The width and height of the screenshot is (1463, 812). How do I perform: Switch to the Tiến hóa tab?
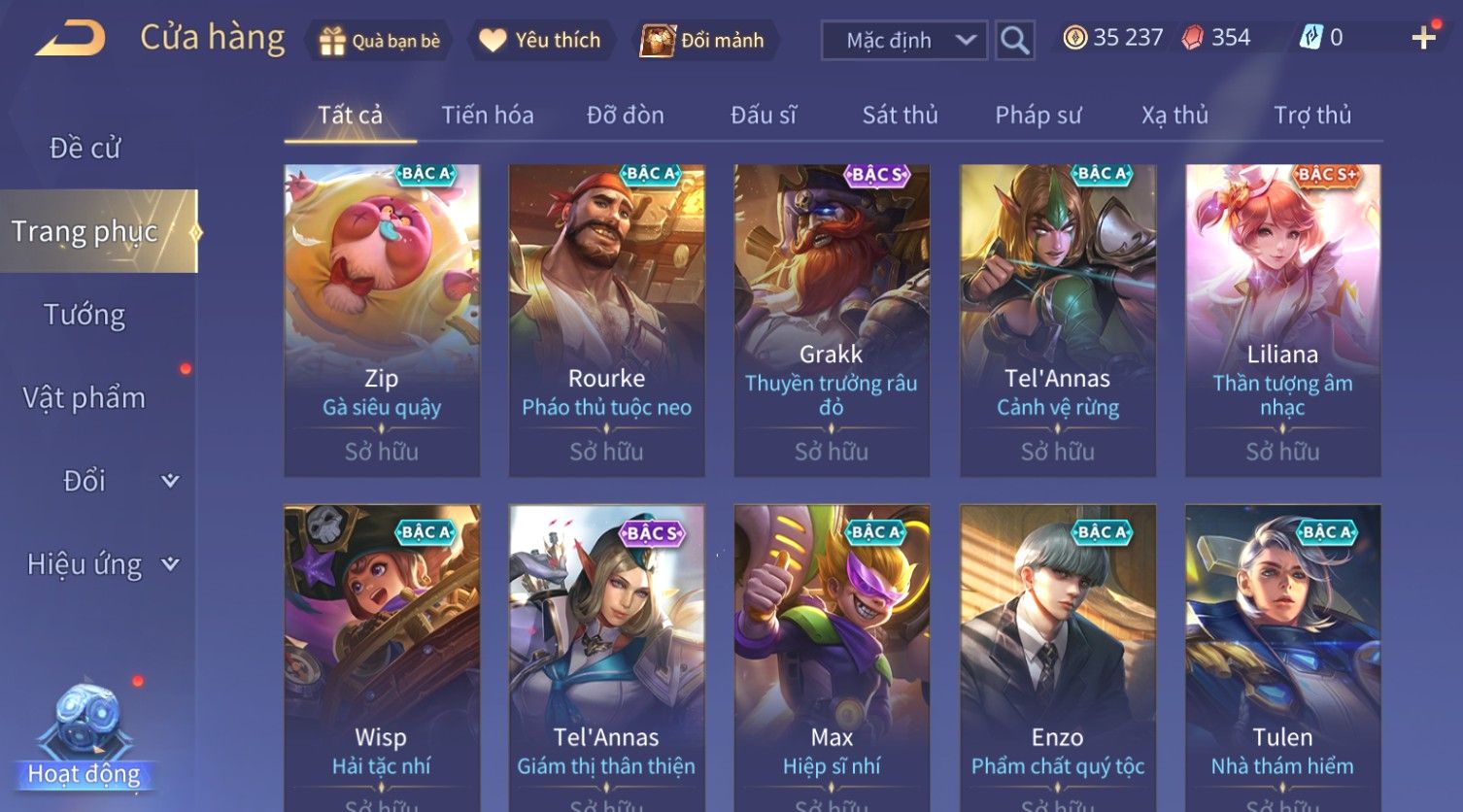click(x=488, y=116)
